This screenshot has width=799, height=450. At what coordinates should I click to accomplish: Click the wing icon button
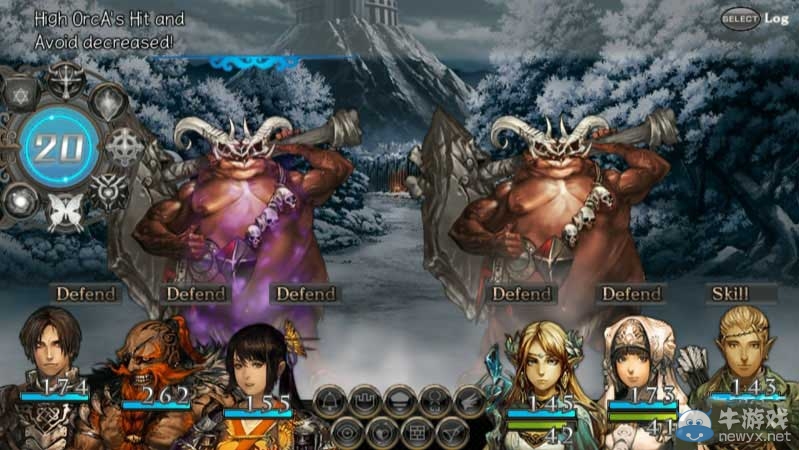(x=469, y=401)
